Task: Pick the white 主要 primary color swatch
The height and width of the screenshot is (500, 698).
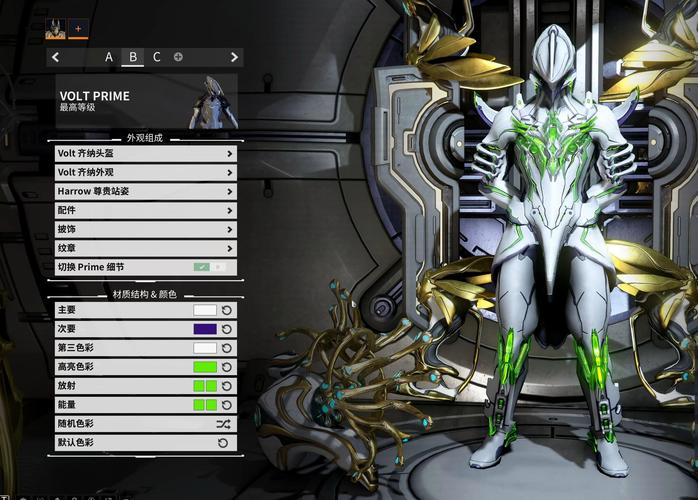Action: [x=205, y=310]
